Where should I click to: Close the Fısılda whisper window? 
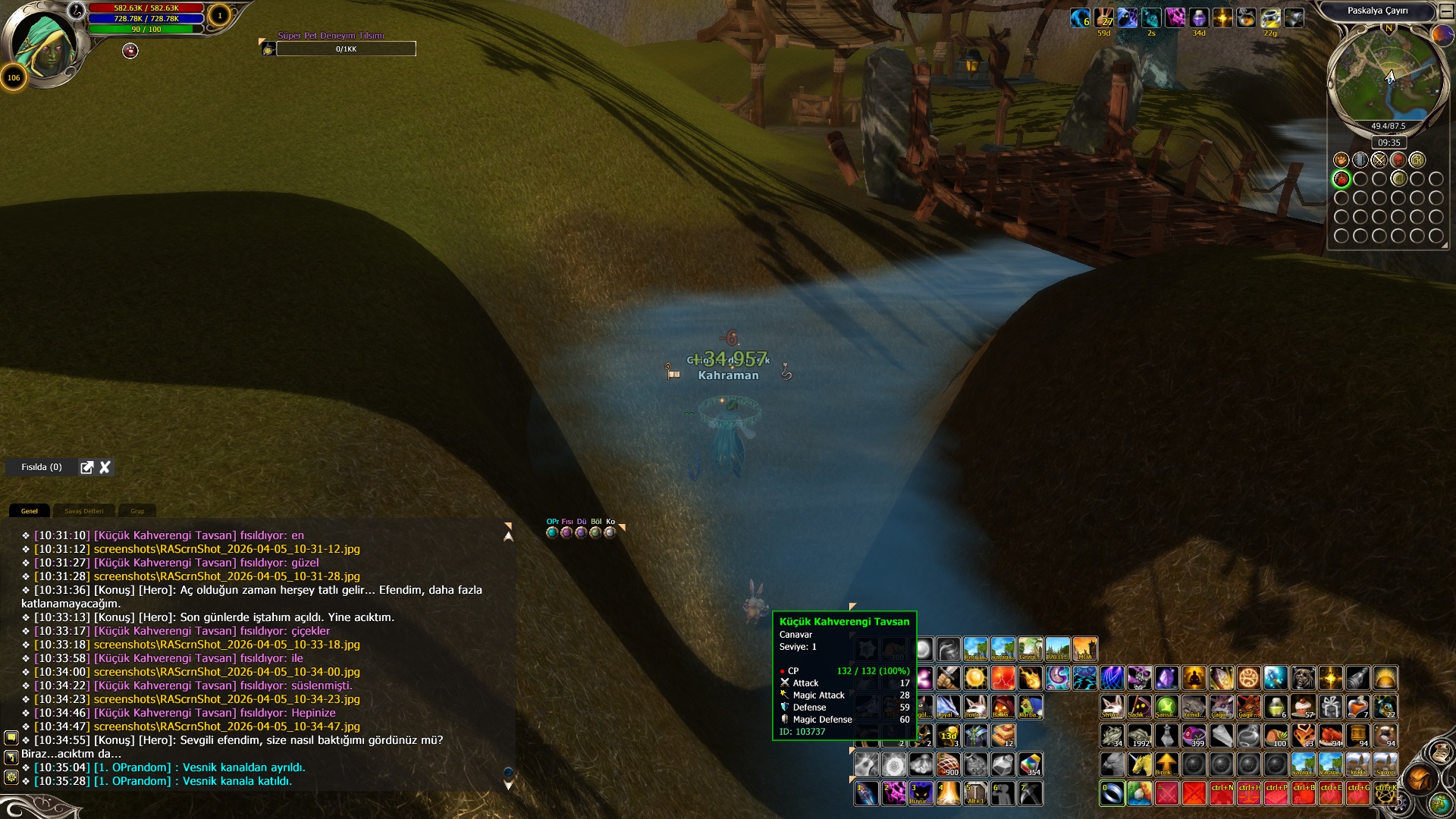pyautogui.click(x=105, y=467)
